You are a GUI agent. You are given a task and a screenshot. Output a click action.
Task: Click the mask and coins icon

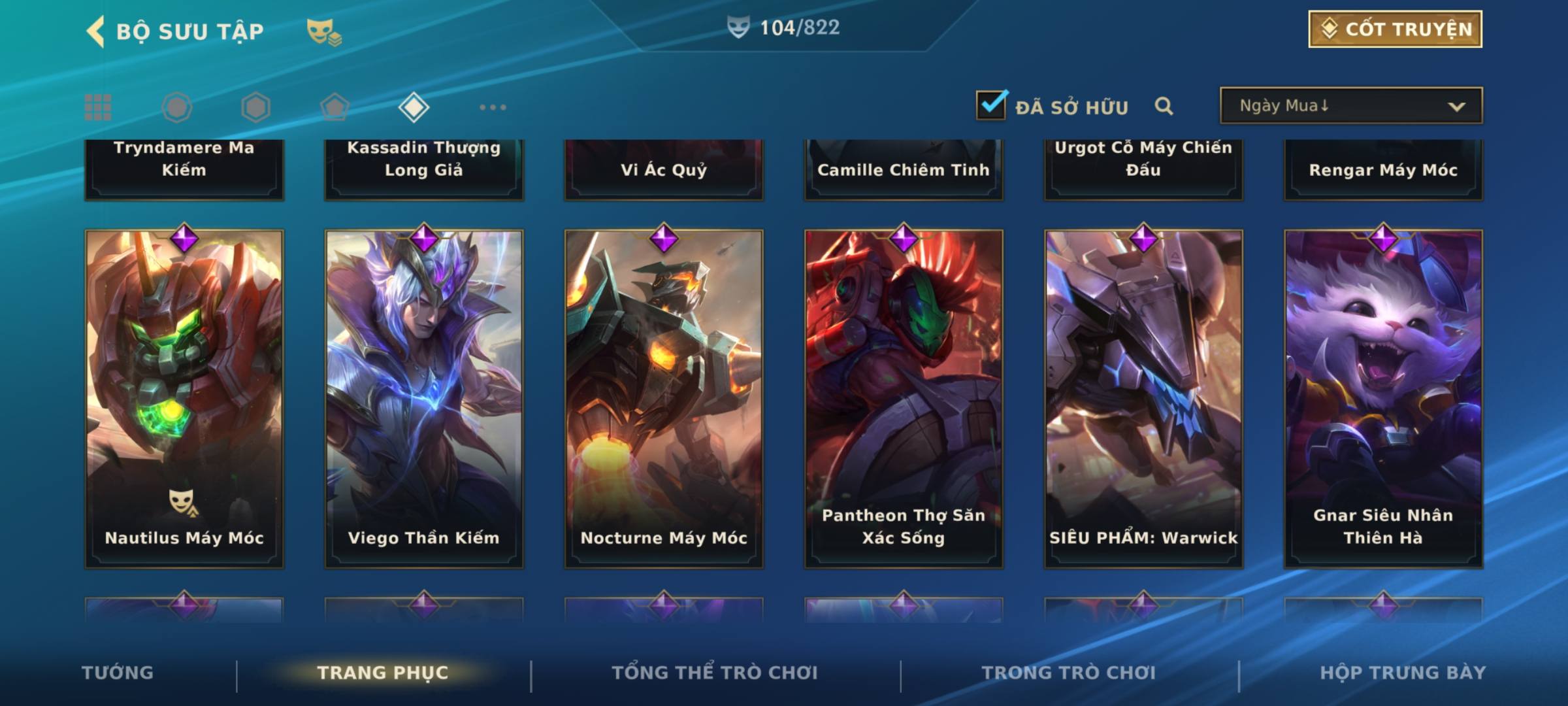[x=324, y=31]
